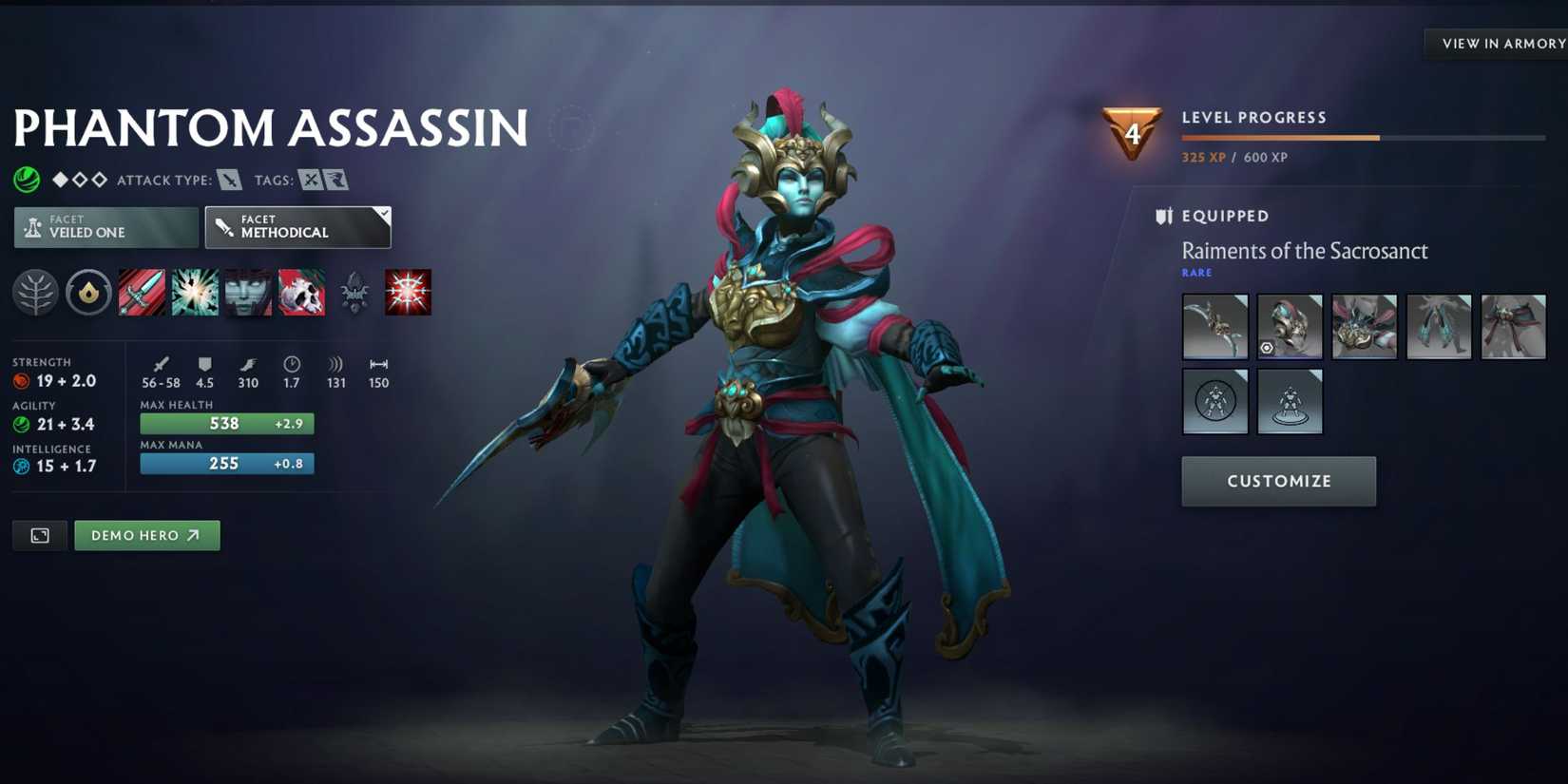1568x784 pixels.
Task: Open the talent tree icon
Action: (x=35, y=292)
